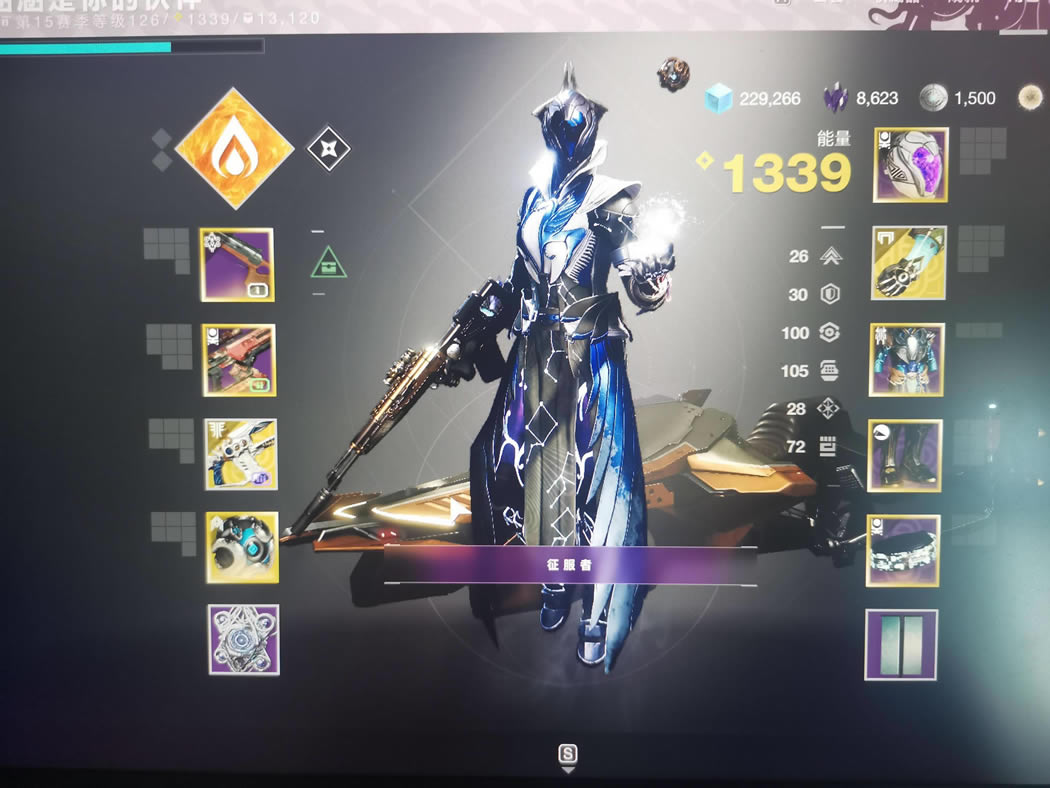
Task: Select the purple helmet armor slot
Action: (x=911, y=165)
